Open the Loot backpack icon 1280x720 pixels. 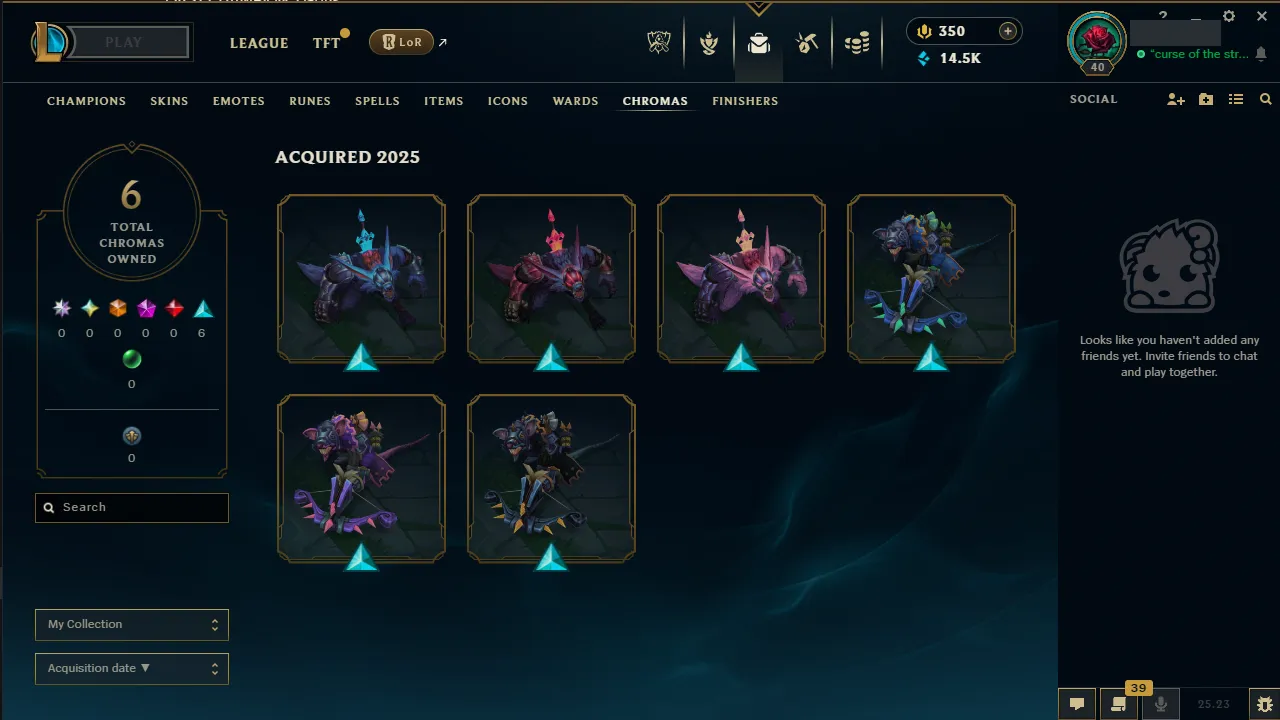tap(758, 43)
